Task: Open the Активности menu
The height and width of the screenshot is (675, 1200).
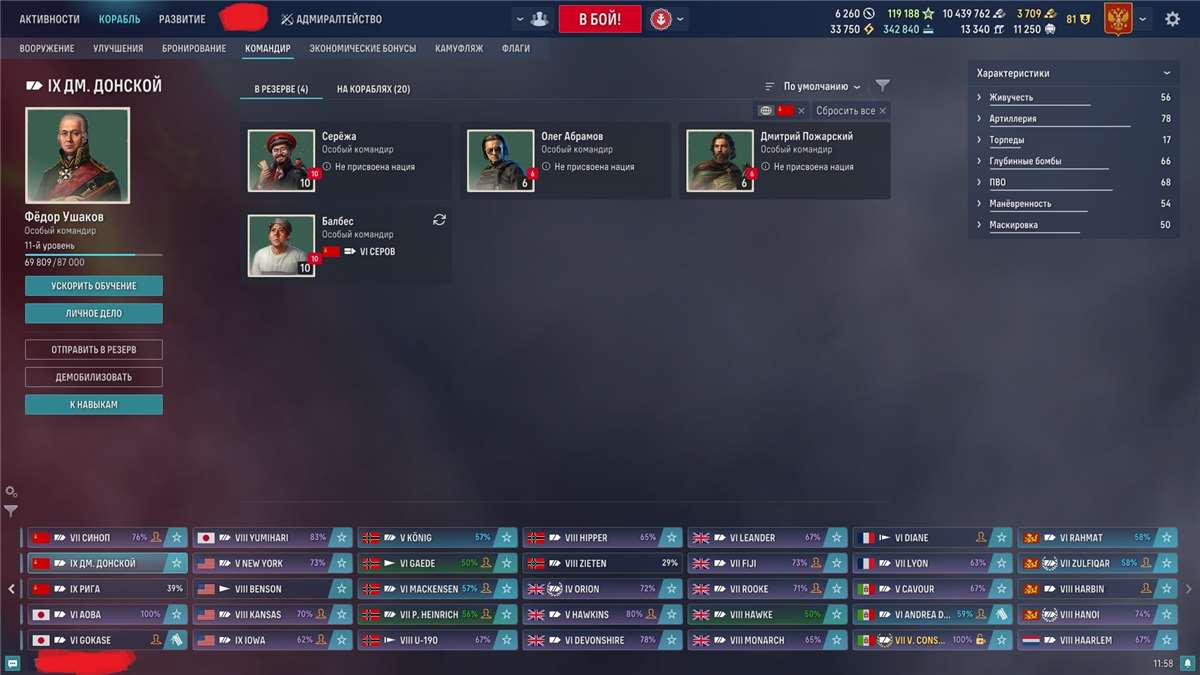Action: tap(49, 19)
